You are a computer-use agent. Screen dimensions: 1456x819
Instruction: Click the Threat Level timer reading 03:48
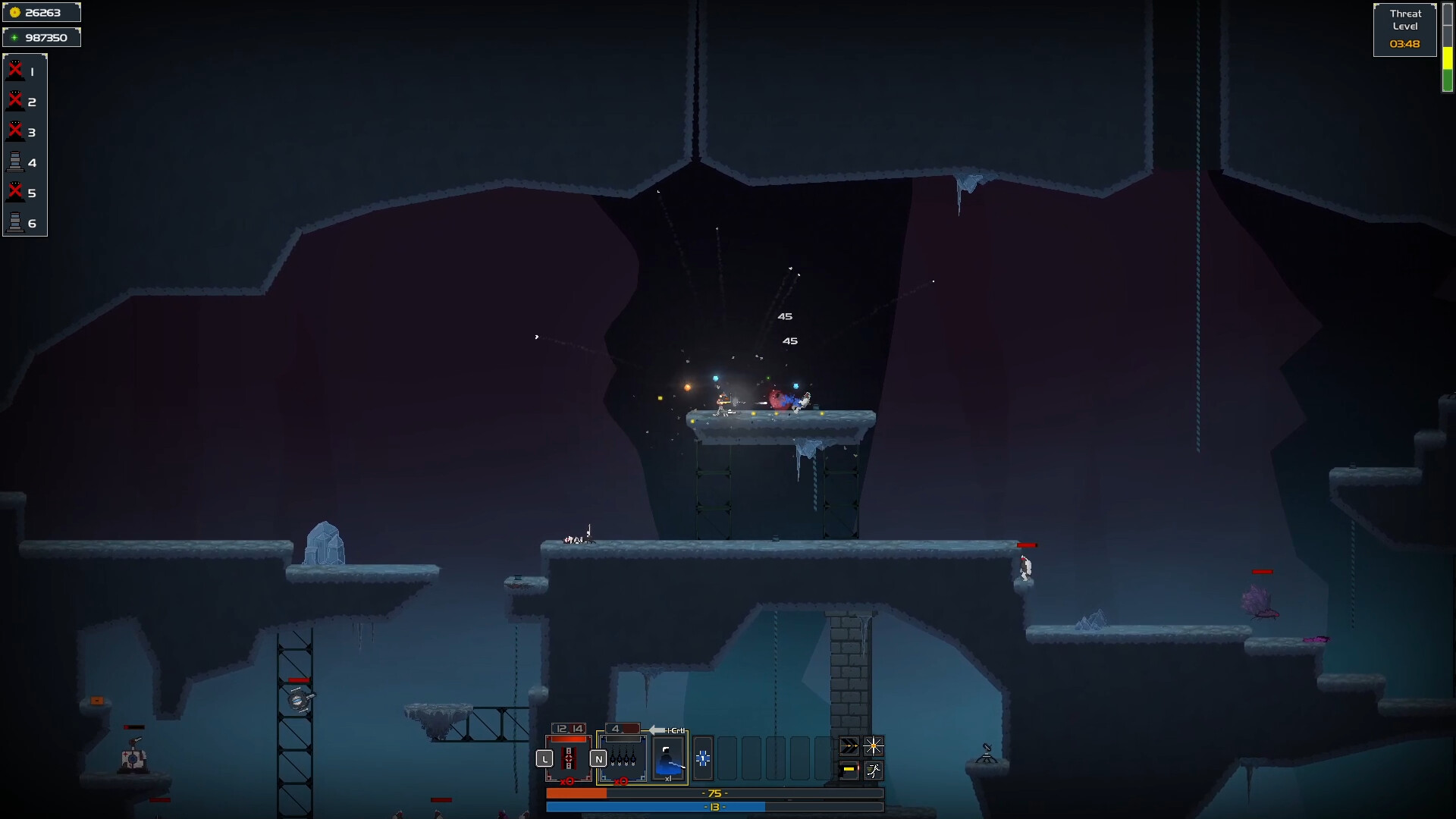[x=1404, y=44]
